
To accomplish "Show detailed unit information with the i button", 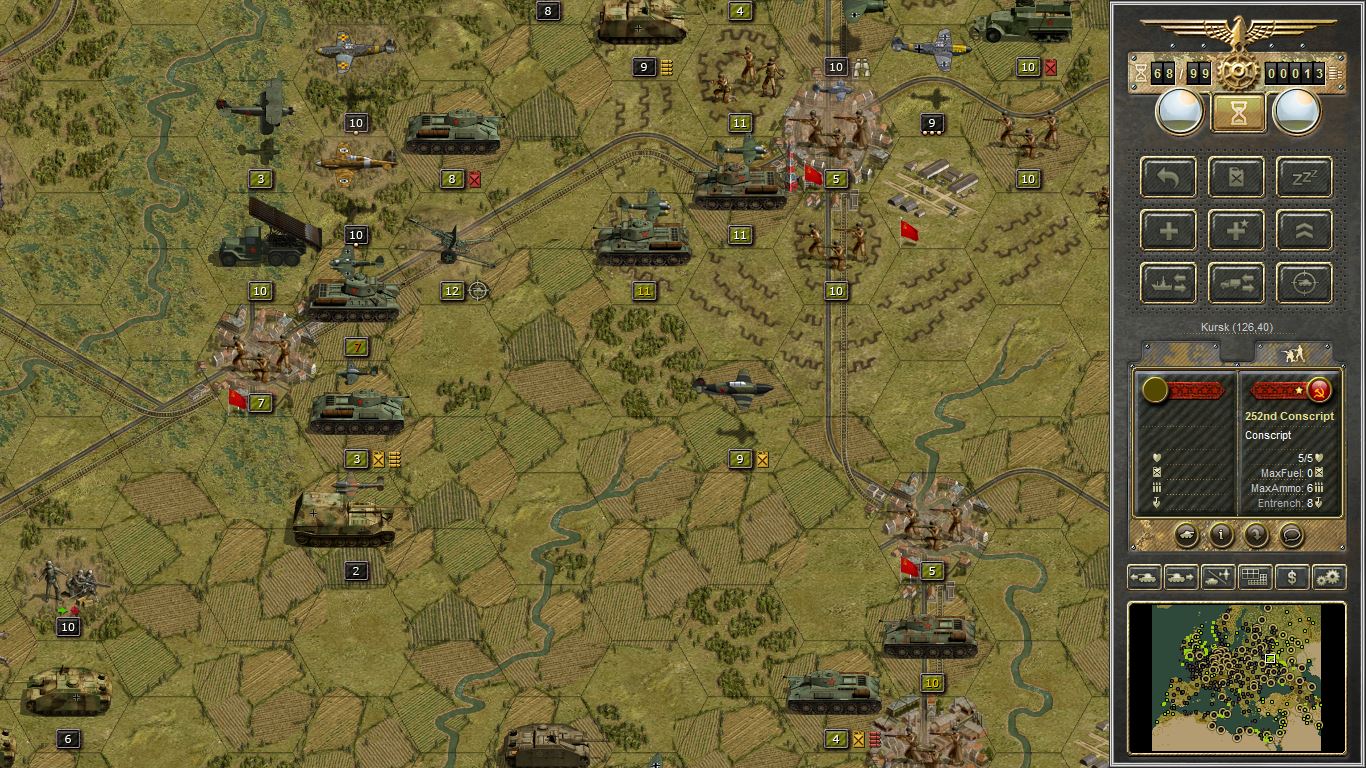I will pos(1220,536).
